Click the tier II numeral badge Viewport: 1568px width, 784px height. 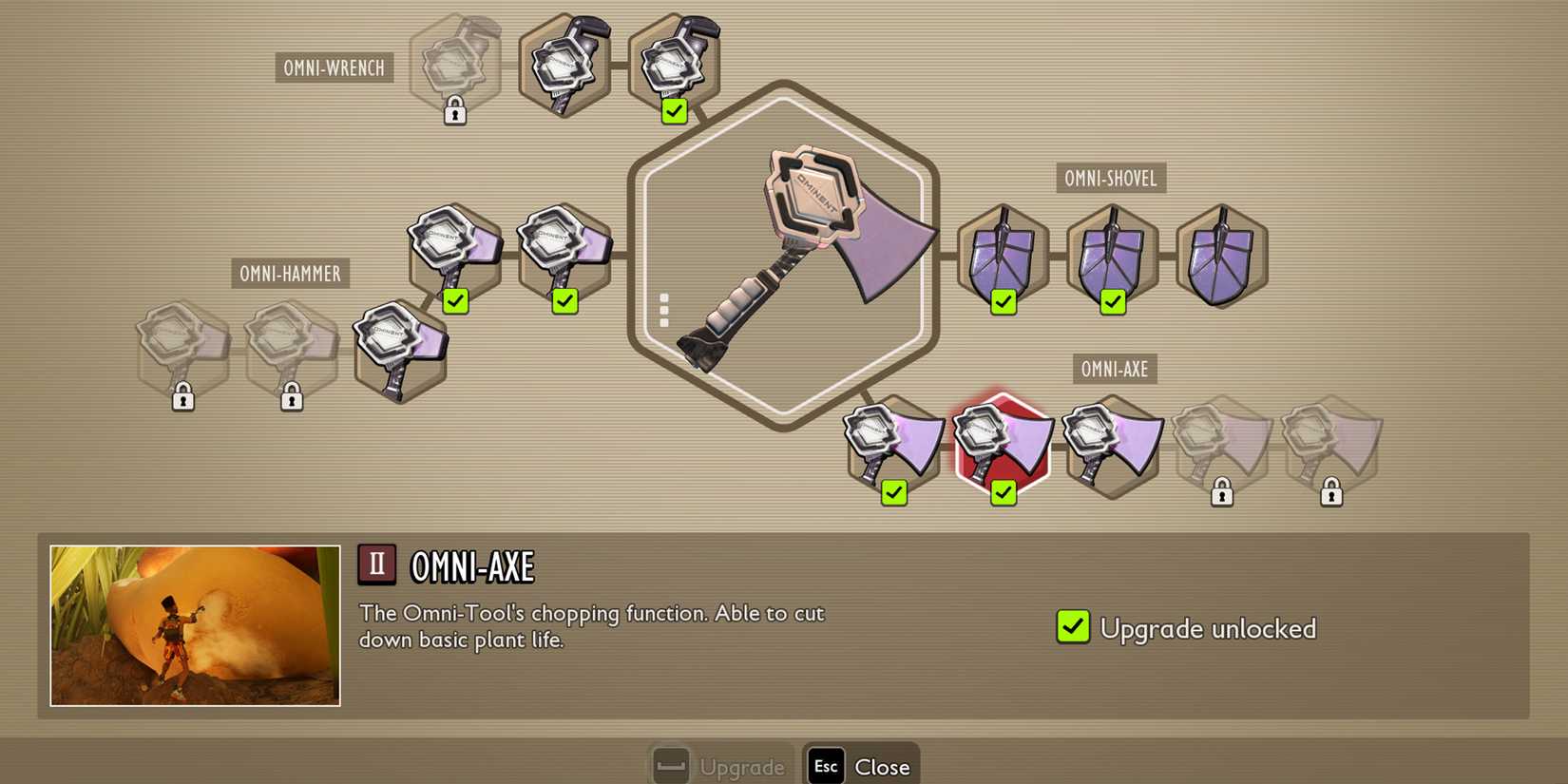pyautogui.click(x=376, y=563)
